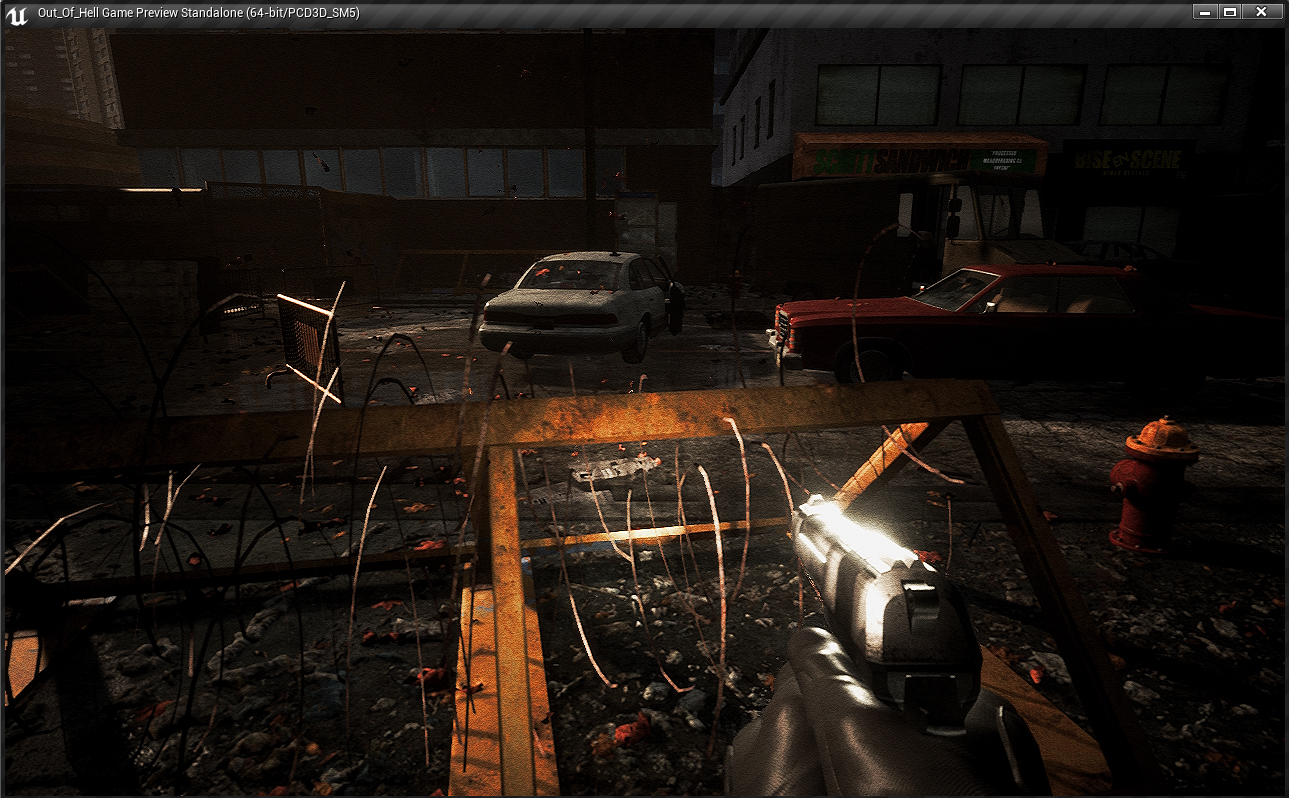Minimize the game preview window
Screen dimensions: 1289x798
tap(1205, 12)
